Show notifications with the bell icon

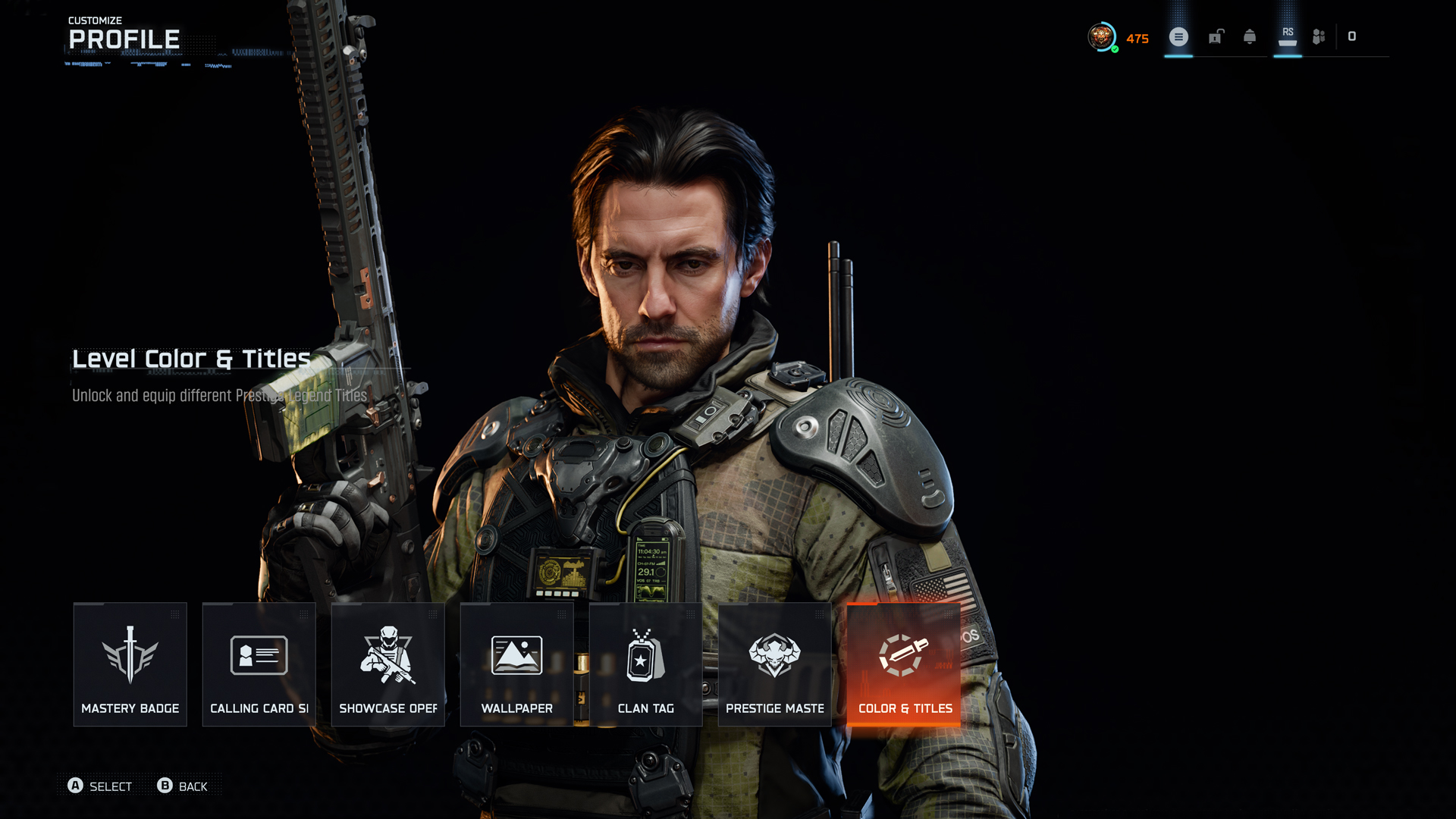[x=1250, y=36]
